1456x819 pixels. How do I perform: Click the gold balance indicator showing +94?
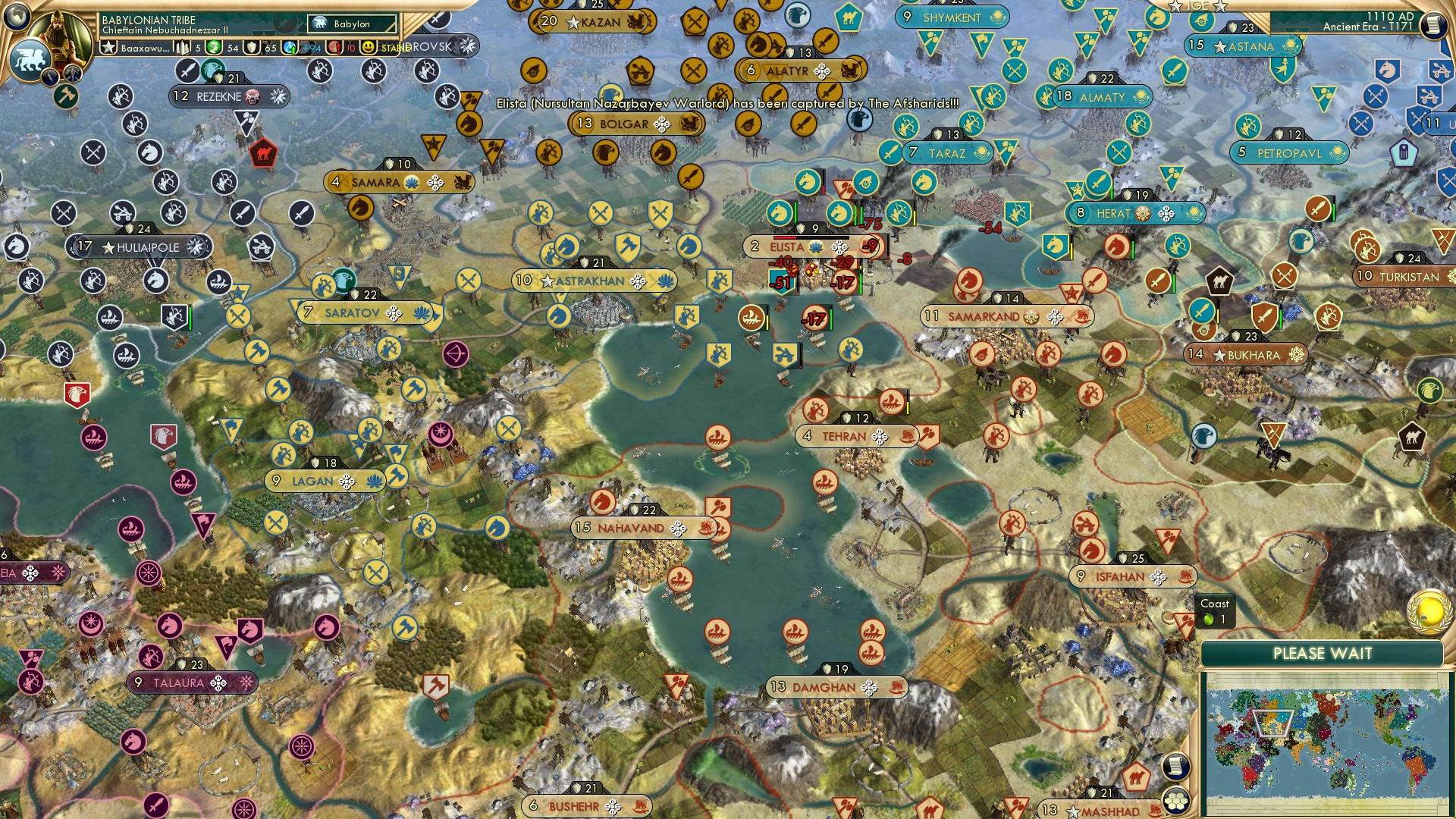tap(303, 47)
